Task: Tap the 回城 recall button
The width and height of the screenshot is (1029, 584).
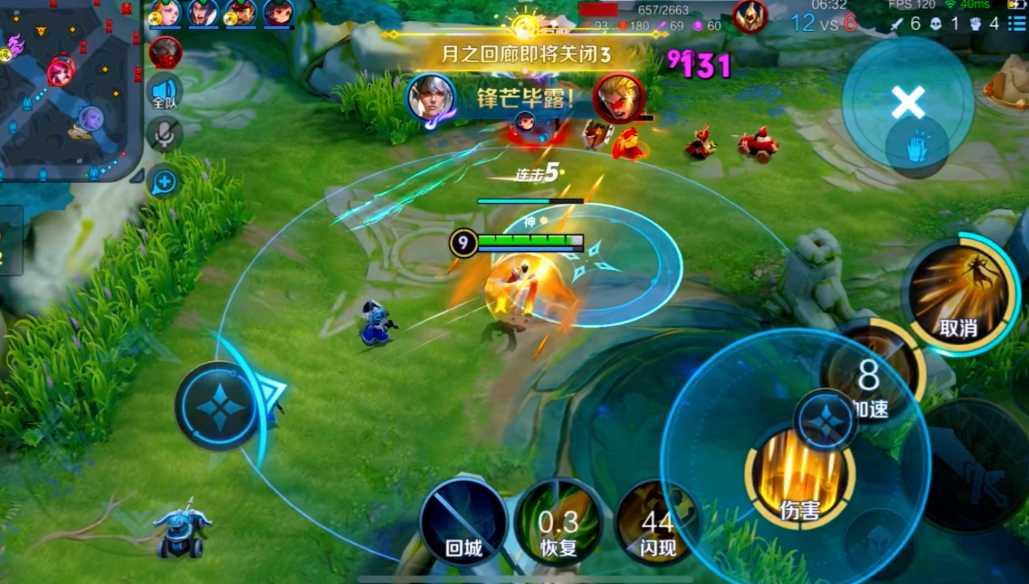Action: pos(463,522)
